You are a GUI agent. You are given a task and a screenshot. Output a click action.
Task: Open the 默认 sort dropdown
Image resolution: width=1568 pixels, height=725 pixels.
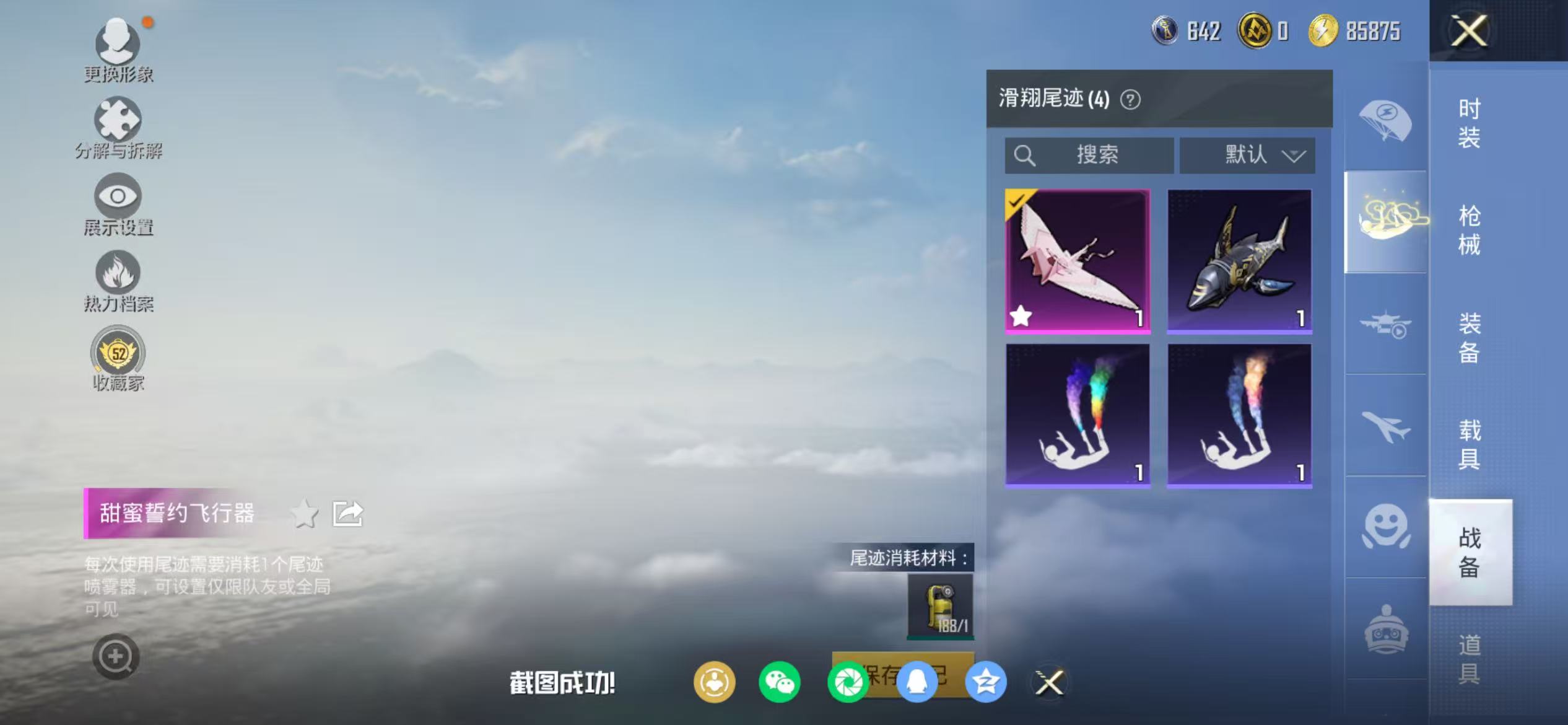1247,156
